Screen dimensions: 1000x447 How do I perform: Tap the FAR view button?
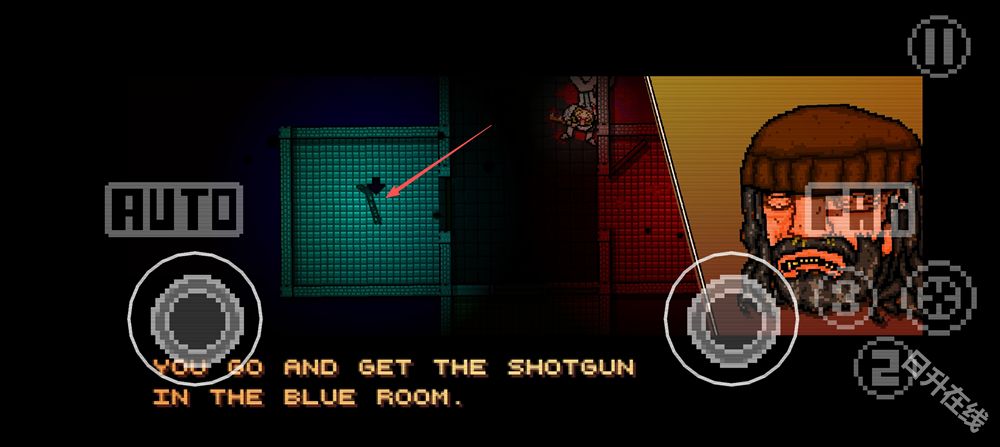[861, 212]
